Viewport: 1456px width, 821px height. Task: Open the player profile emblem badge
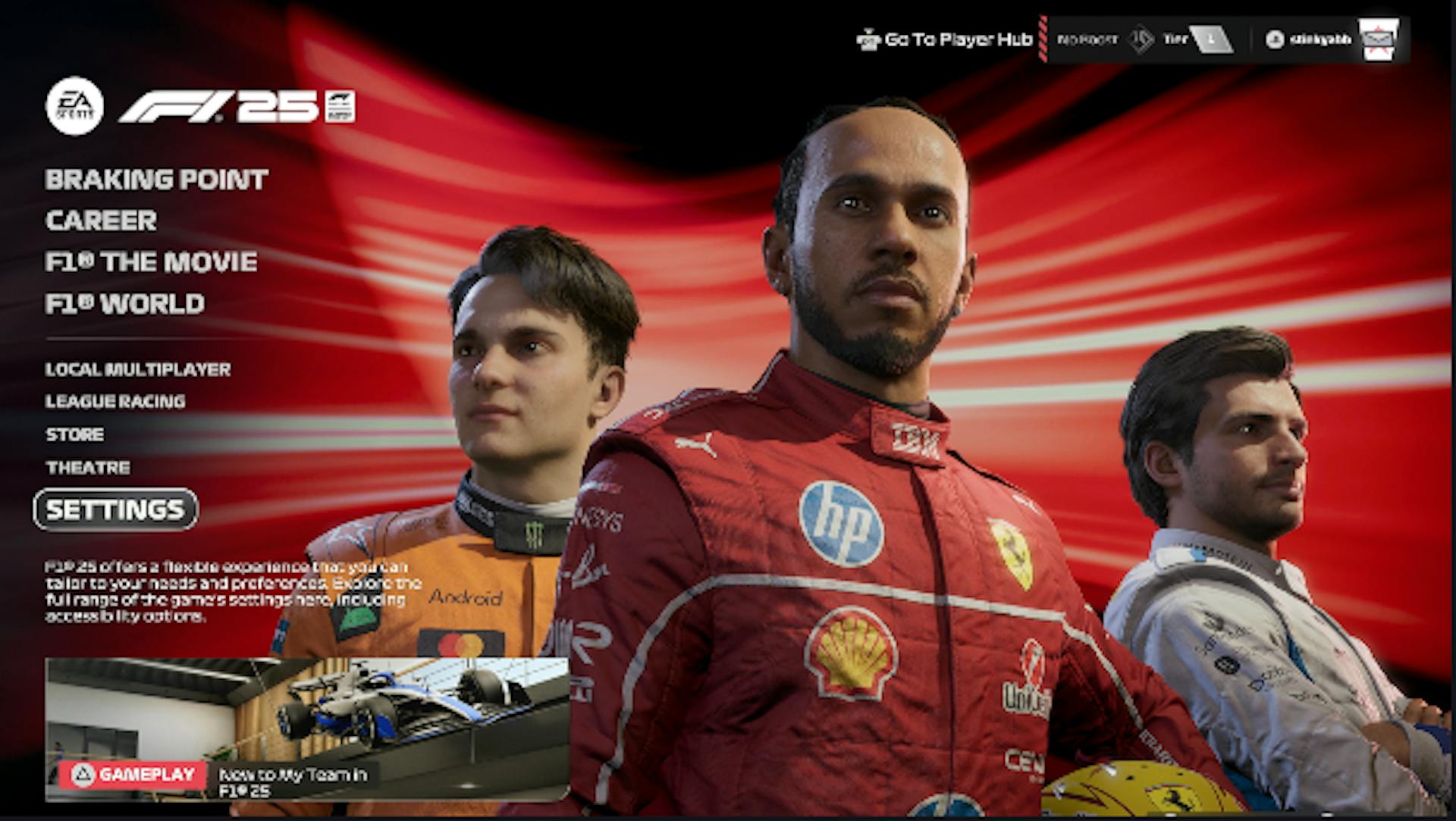(x=1378, y=39)
